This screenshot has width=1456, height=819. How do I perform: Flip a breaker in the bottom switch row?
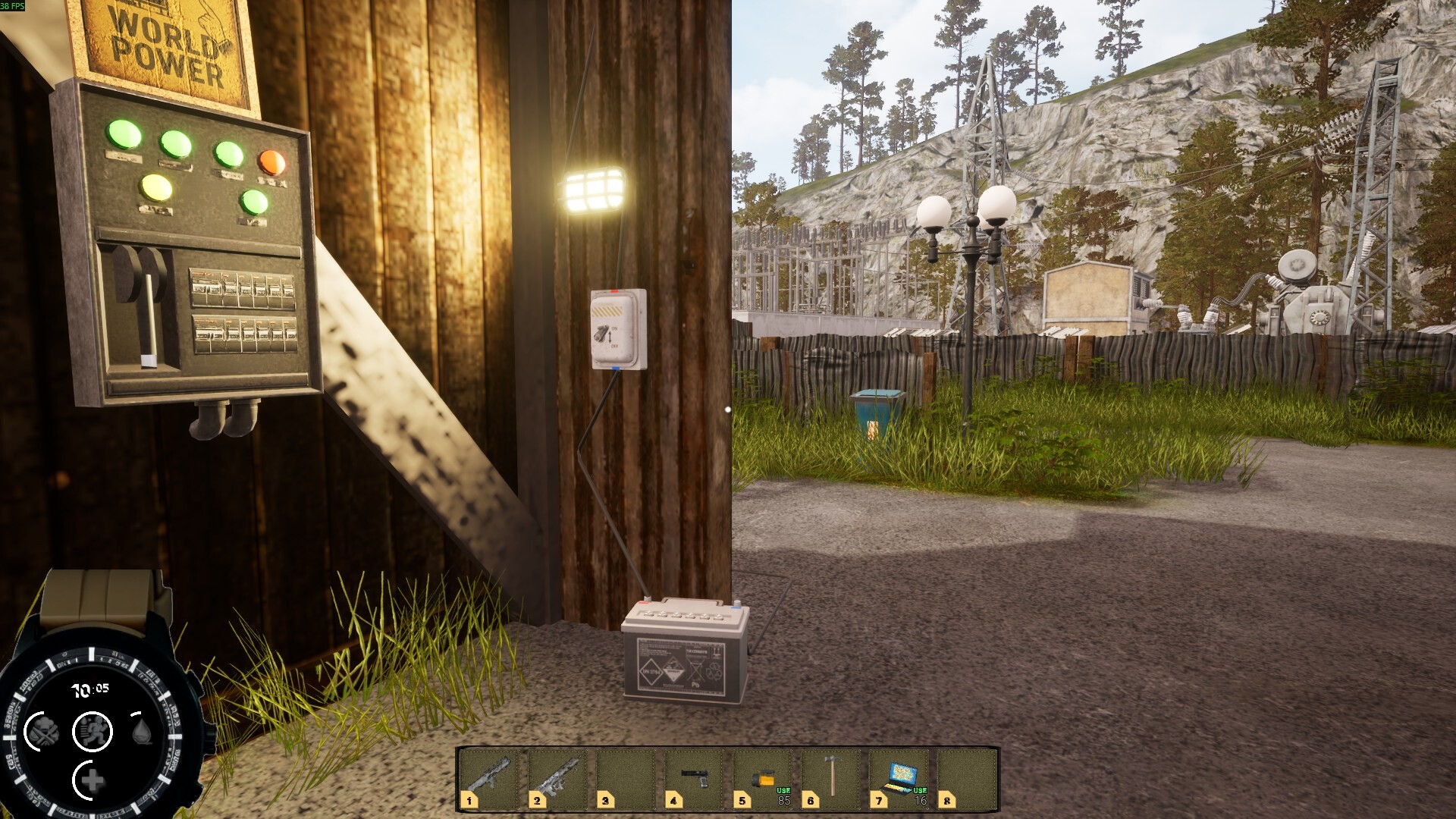pyautogui.click(x=243, y=332)
